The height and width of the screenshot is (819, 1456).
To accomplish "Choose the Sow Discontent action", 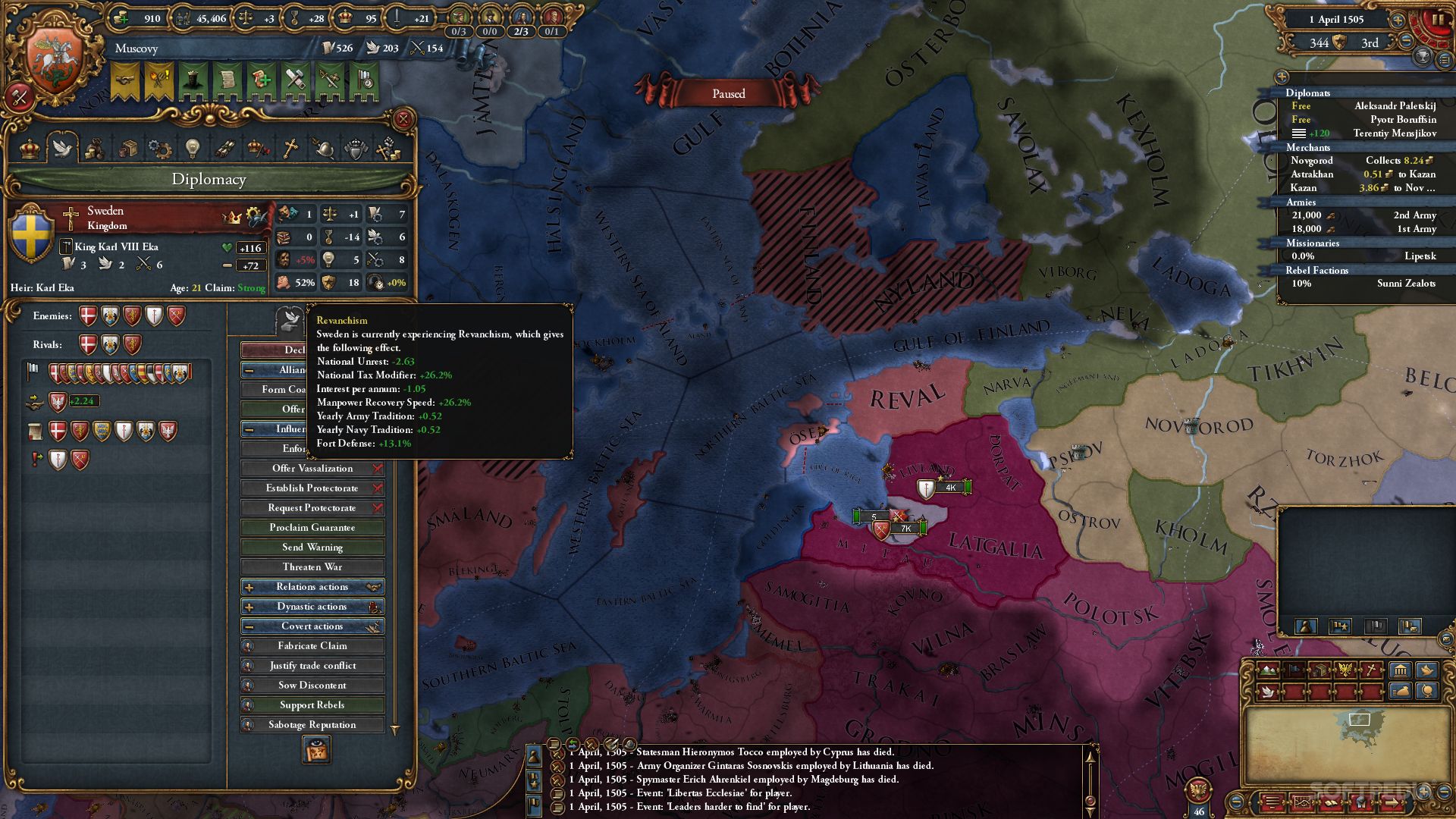I will point(312,686).
